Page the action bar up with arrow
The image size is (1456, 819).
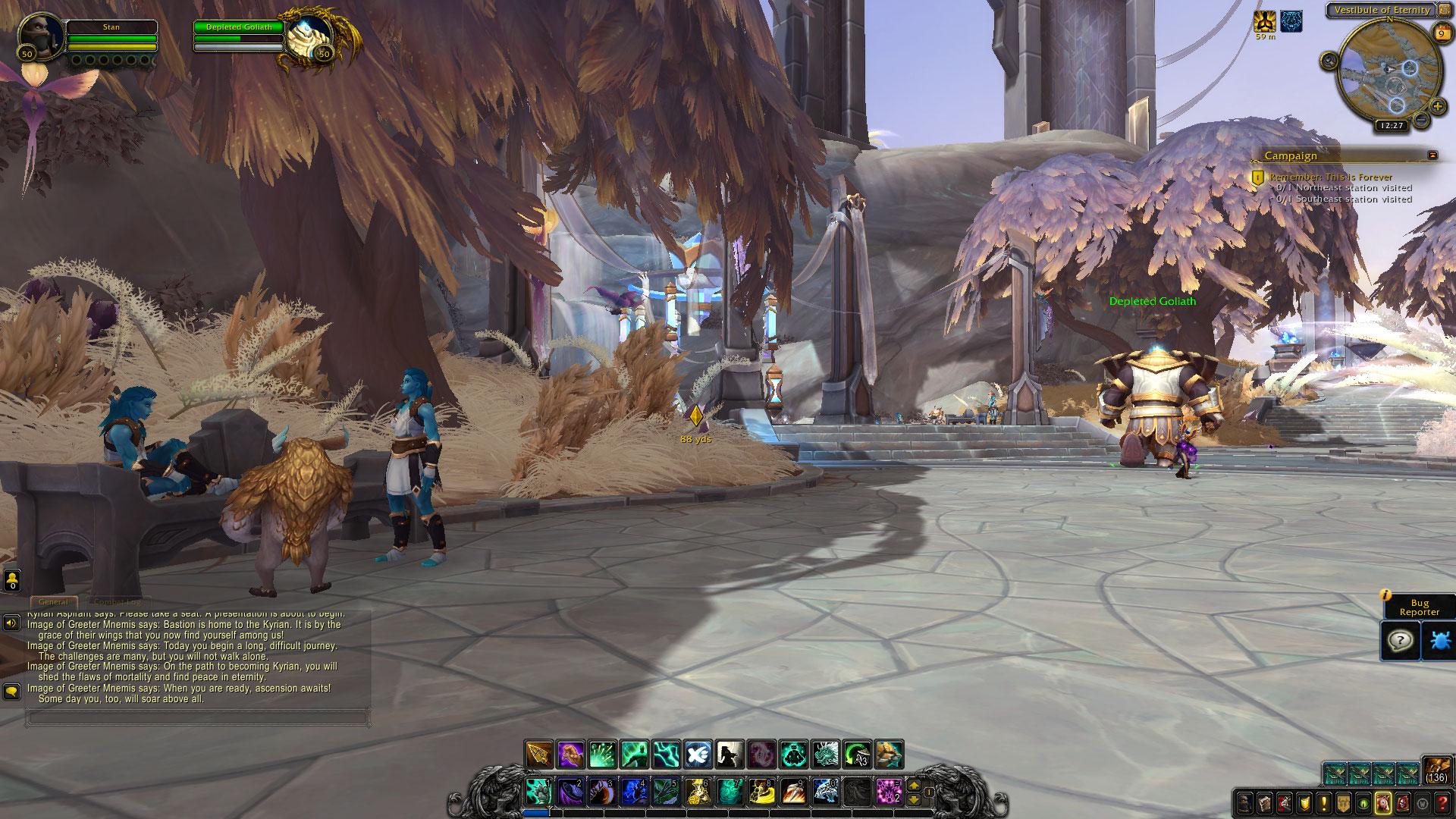coord(914,786)
